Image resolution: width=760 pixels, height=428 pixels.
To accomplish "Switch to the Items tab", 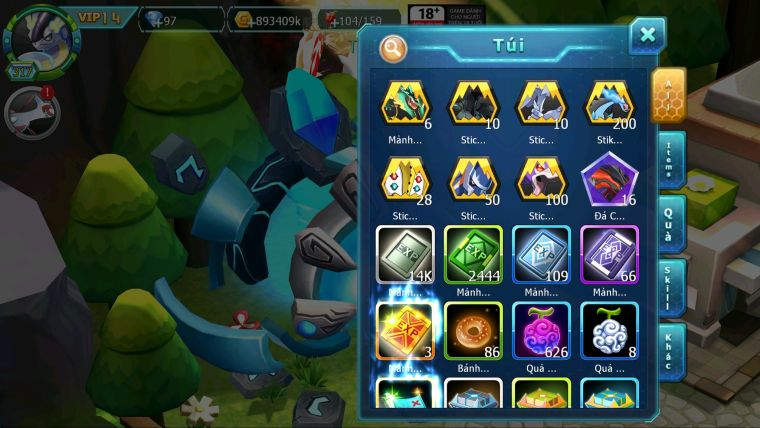I will pos(670,160).
